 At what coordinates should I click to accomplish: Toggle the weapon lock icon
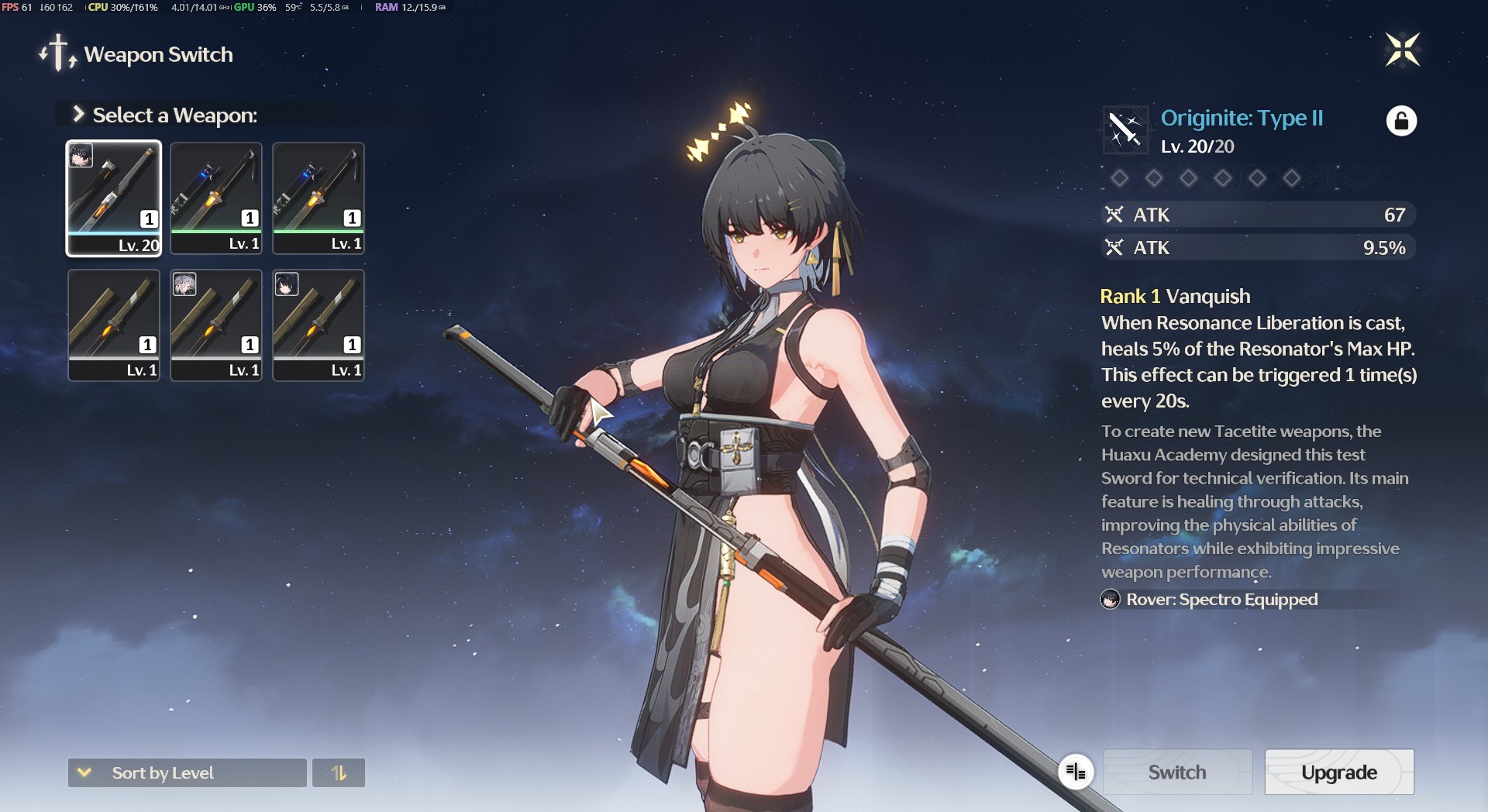point(1401,121)
